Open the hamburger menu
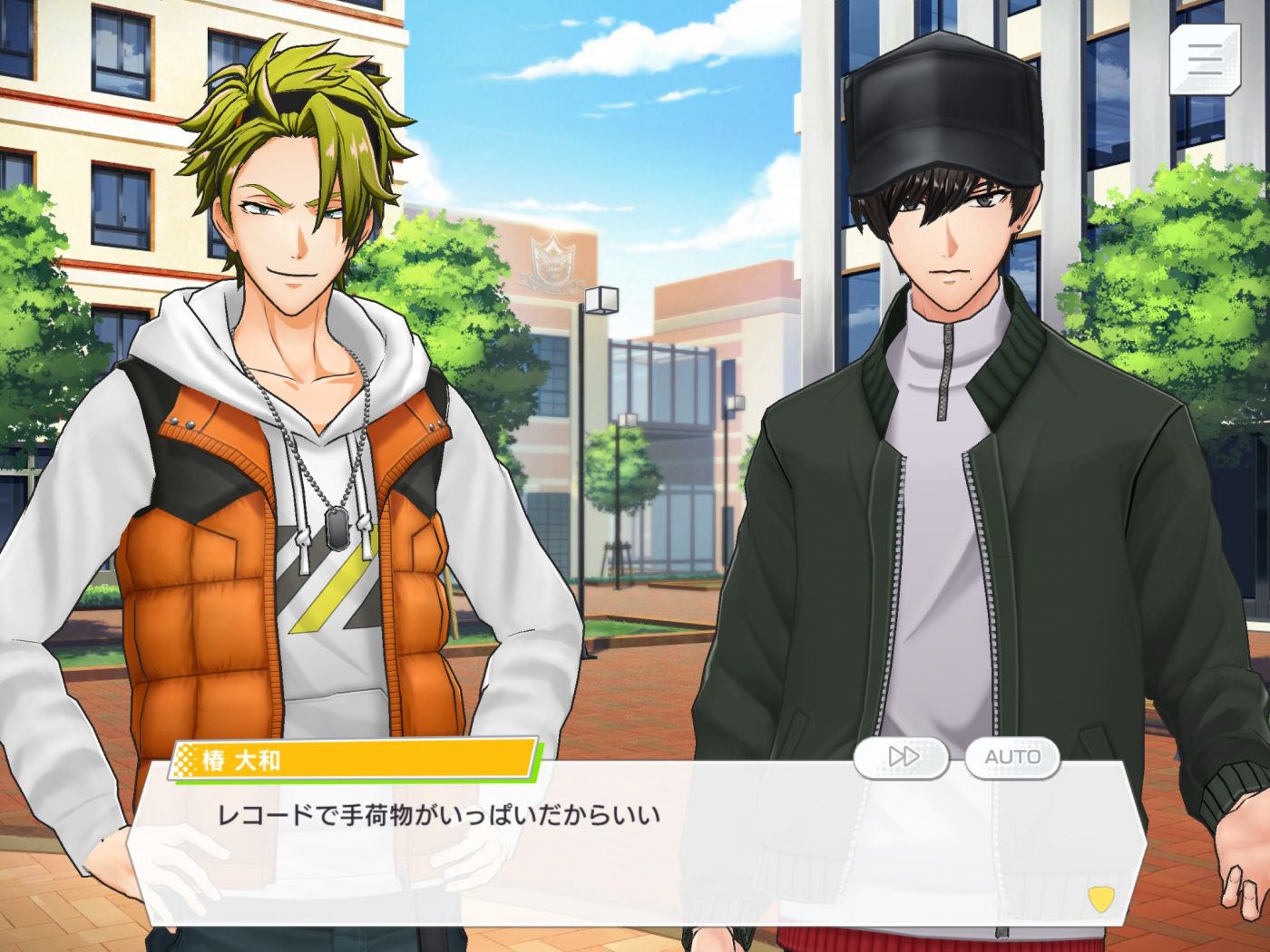 [x=1204, y=59]
